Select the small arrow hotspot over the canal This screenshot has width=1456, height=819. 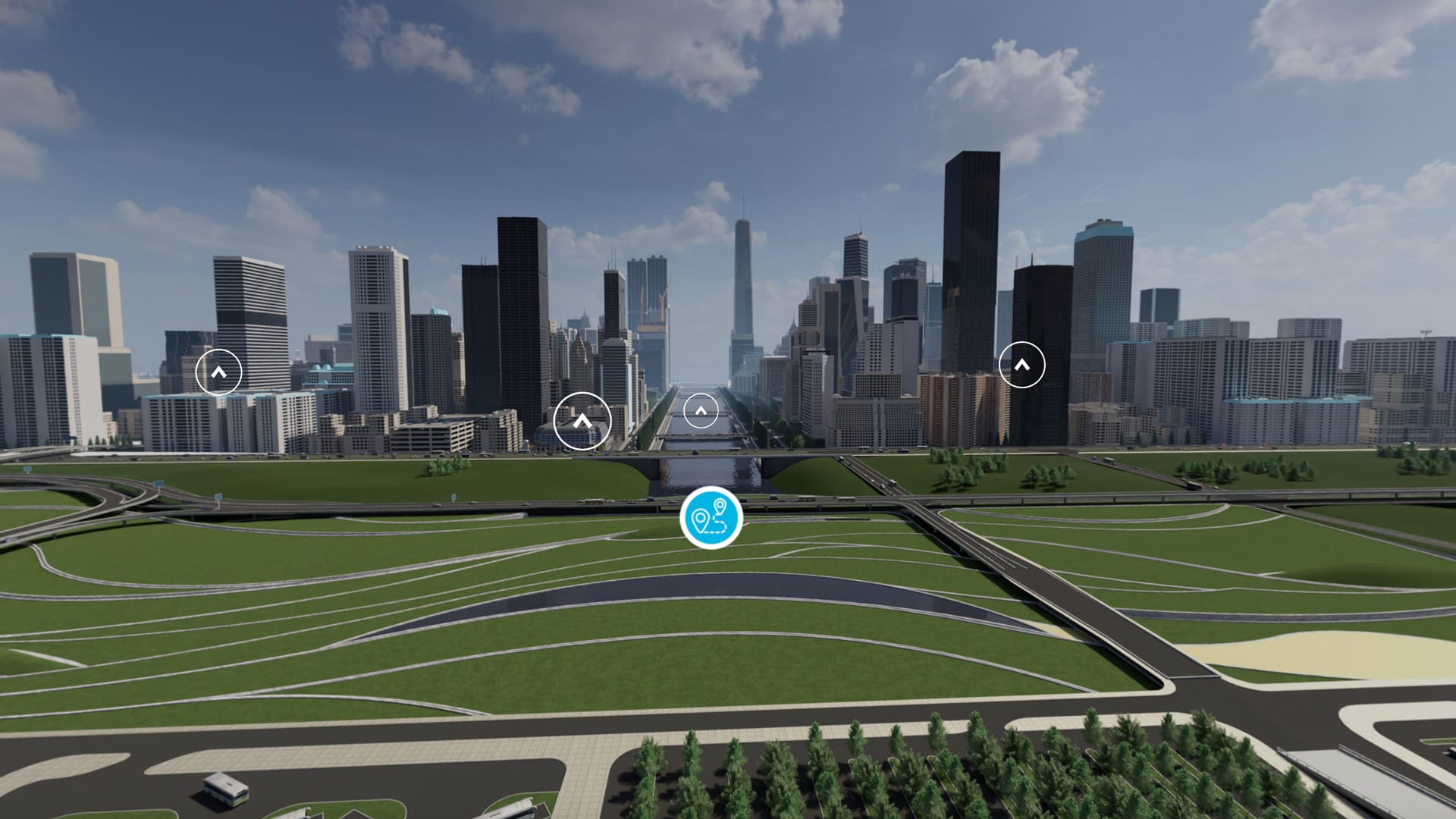[701, 412]
